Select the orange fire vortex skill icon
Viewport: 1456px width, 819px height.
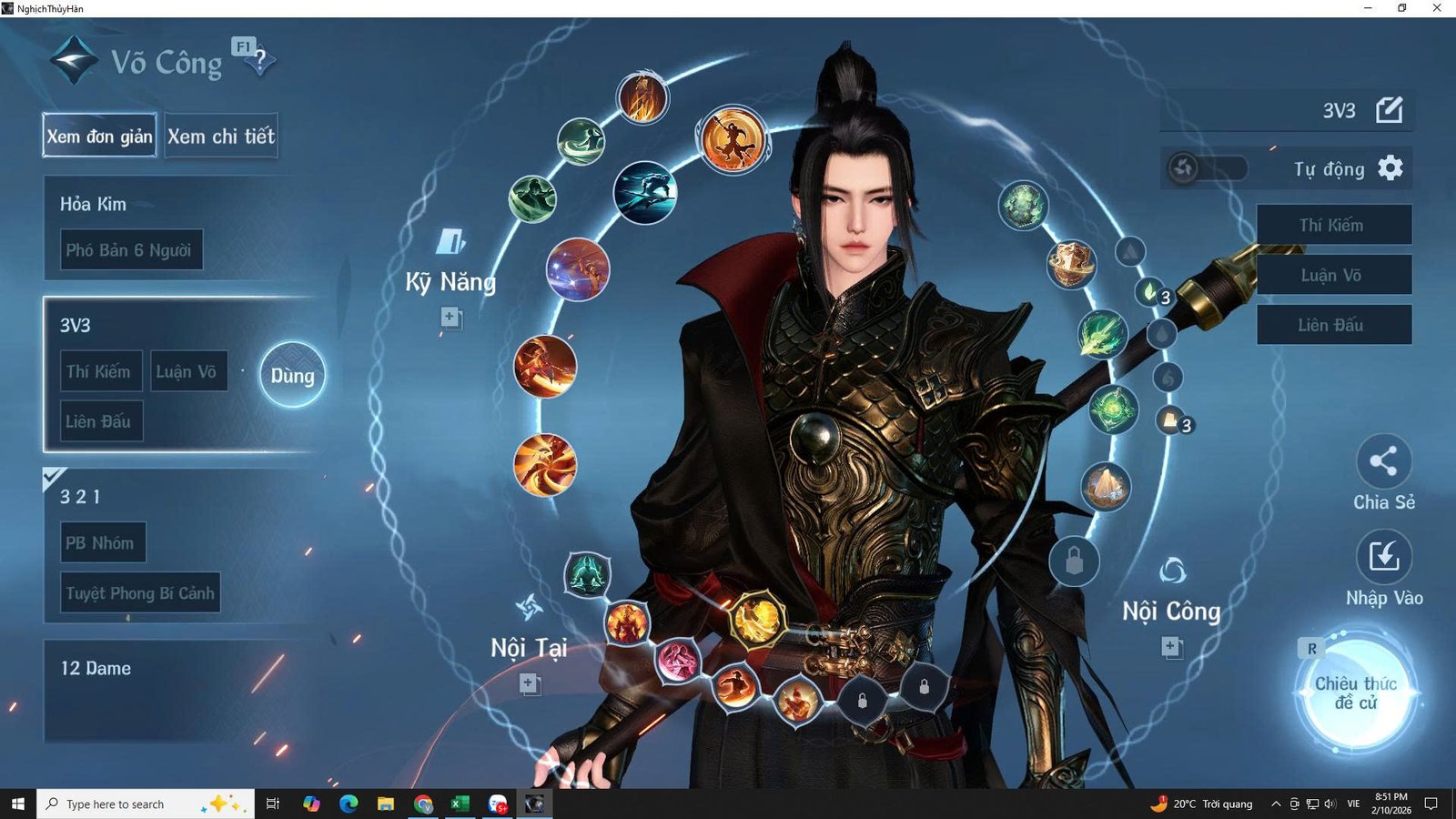[x=546, y=464]
